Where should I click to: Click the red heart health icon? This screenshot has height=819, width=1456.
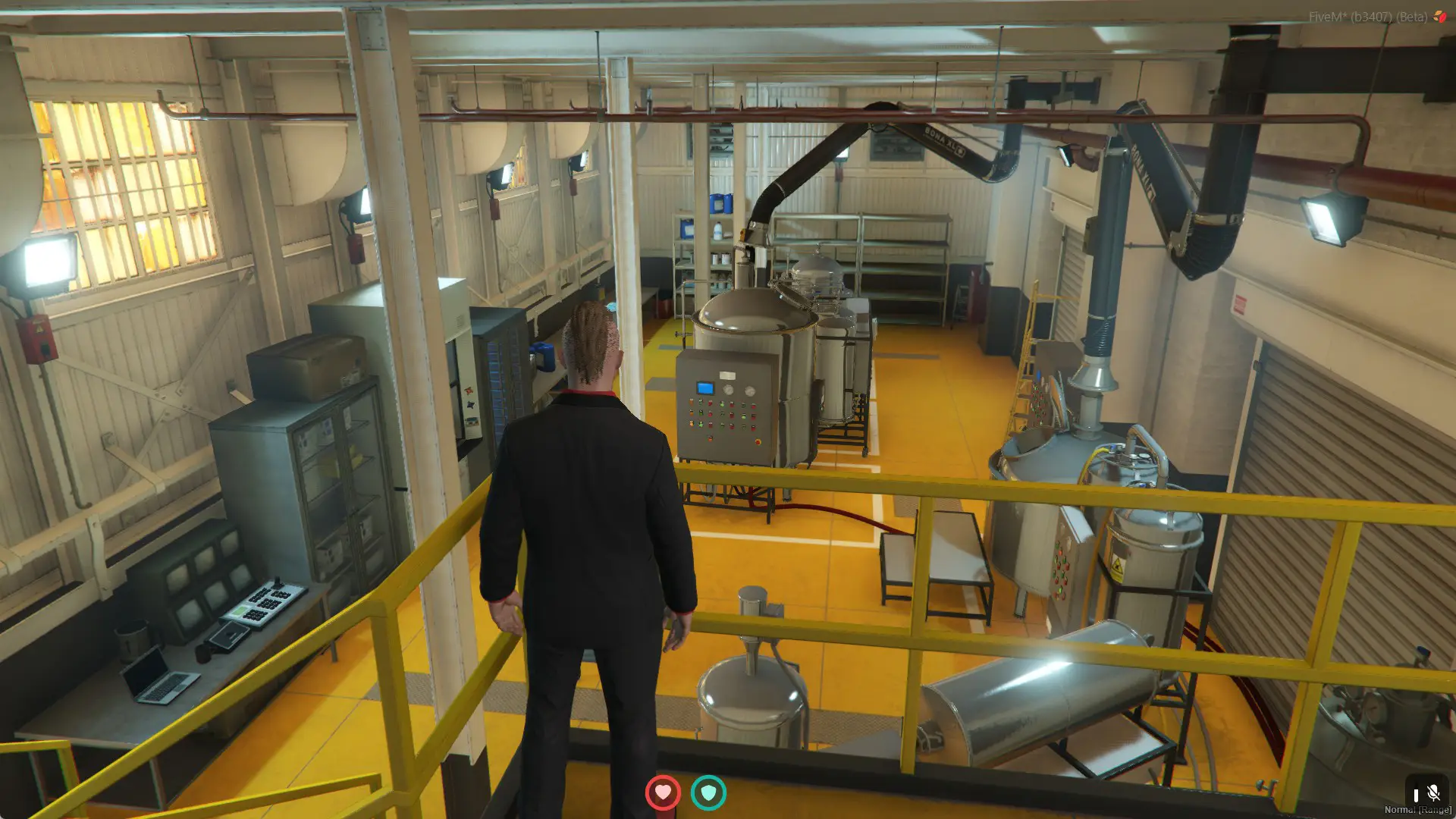[663, 792]
